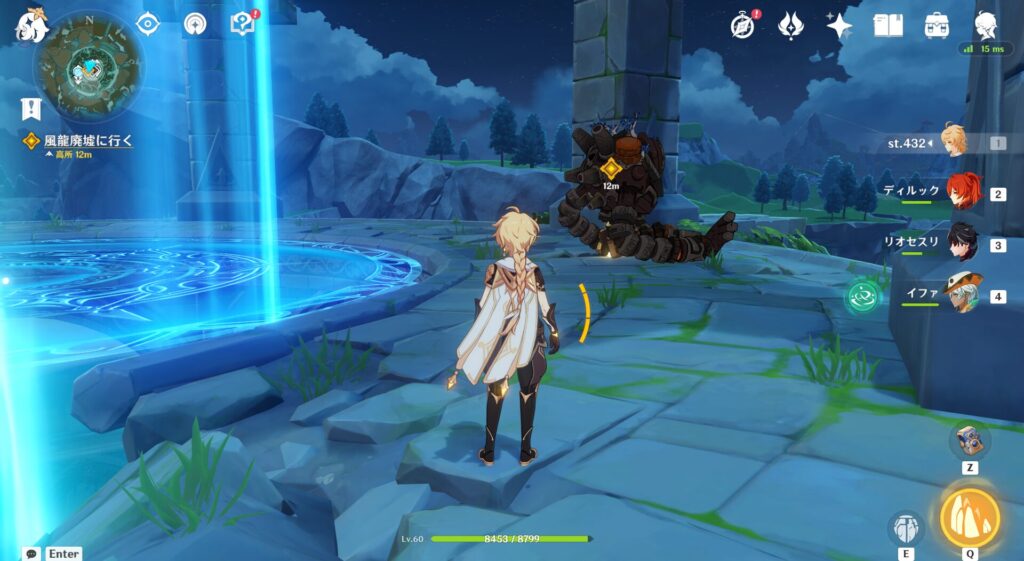Open the compass events icon with red alert

[741, 25]
